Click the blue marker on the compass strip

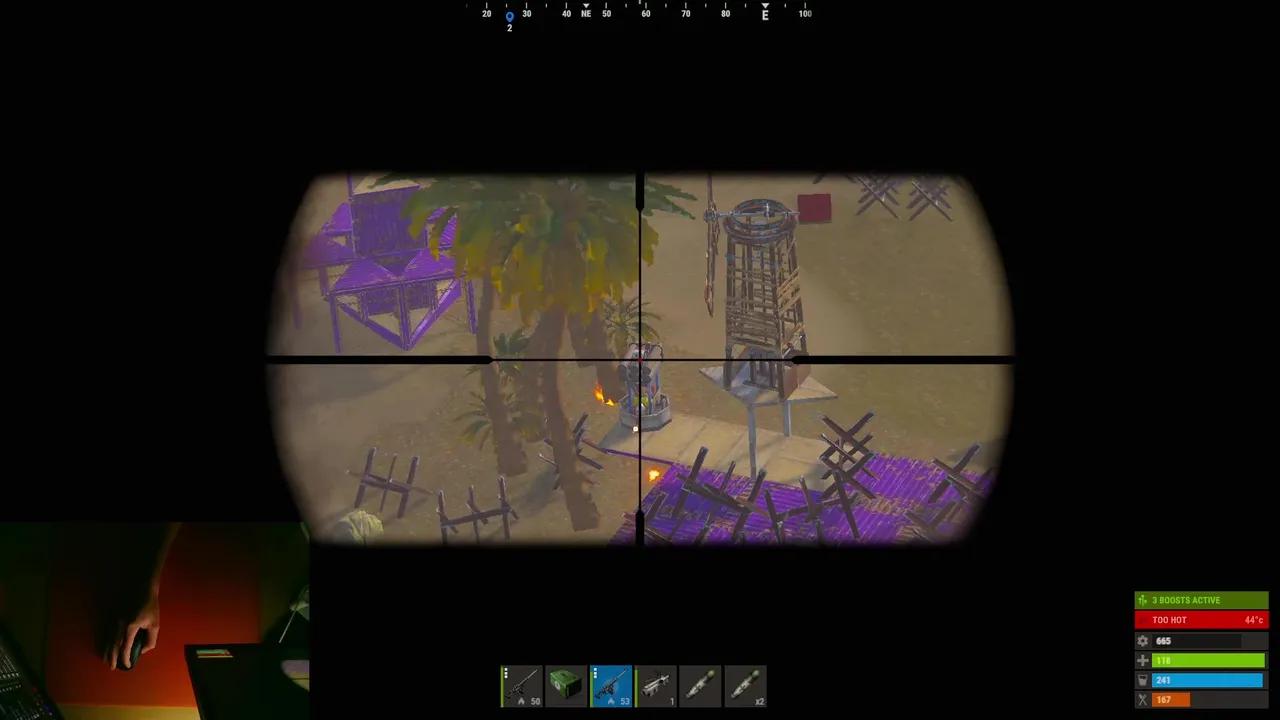pyautogui.click(x=509, y=15)
